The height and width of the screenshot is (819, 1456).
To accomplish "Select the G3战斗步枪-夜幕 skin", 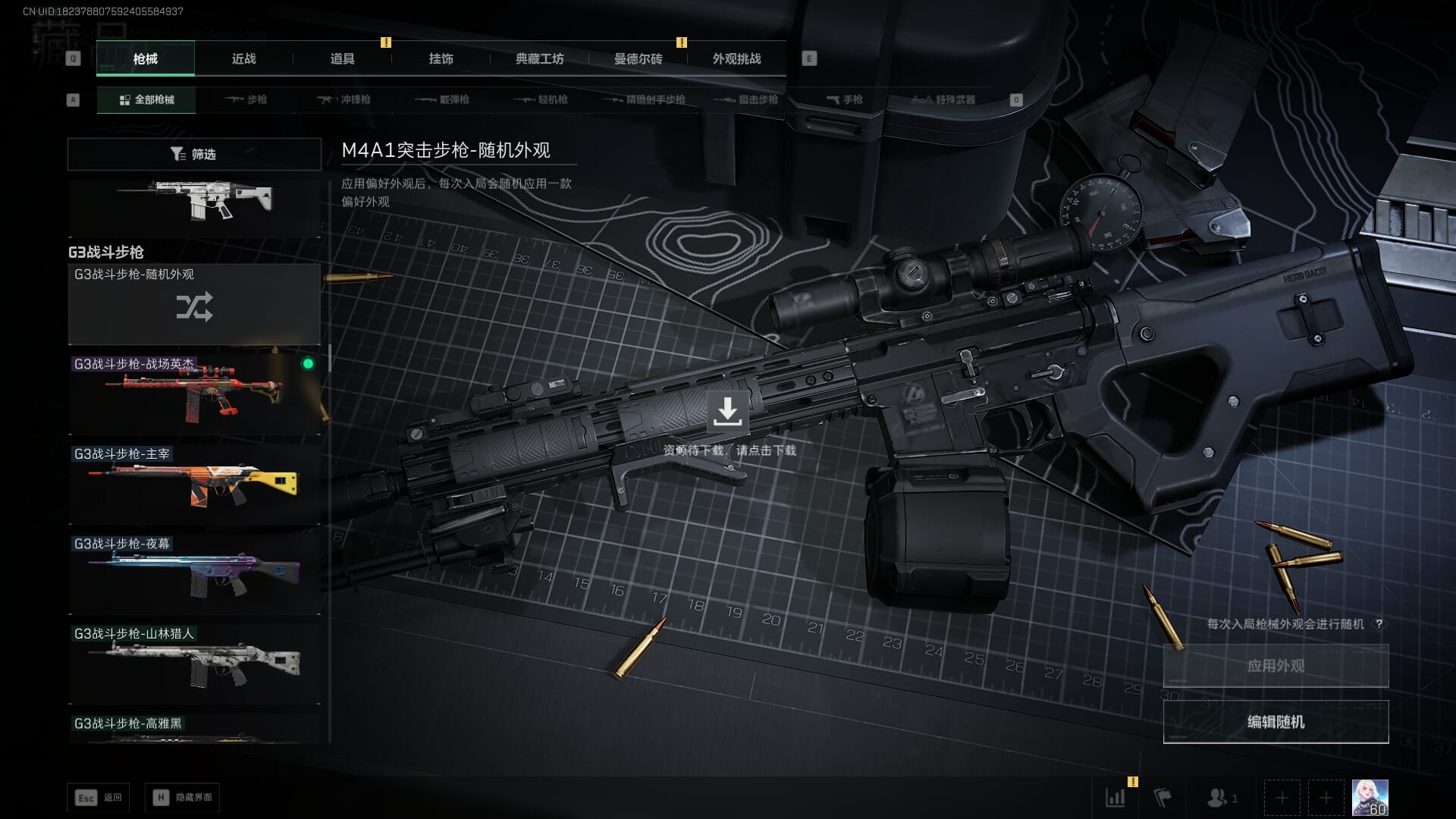I will [x=194, y=574].
